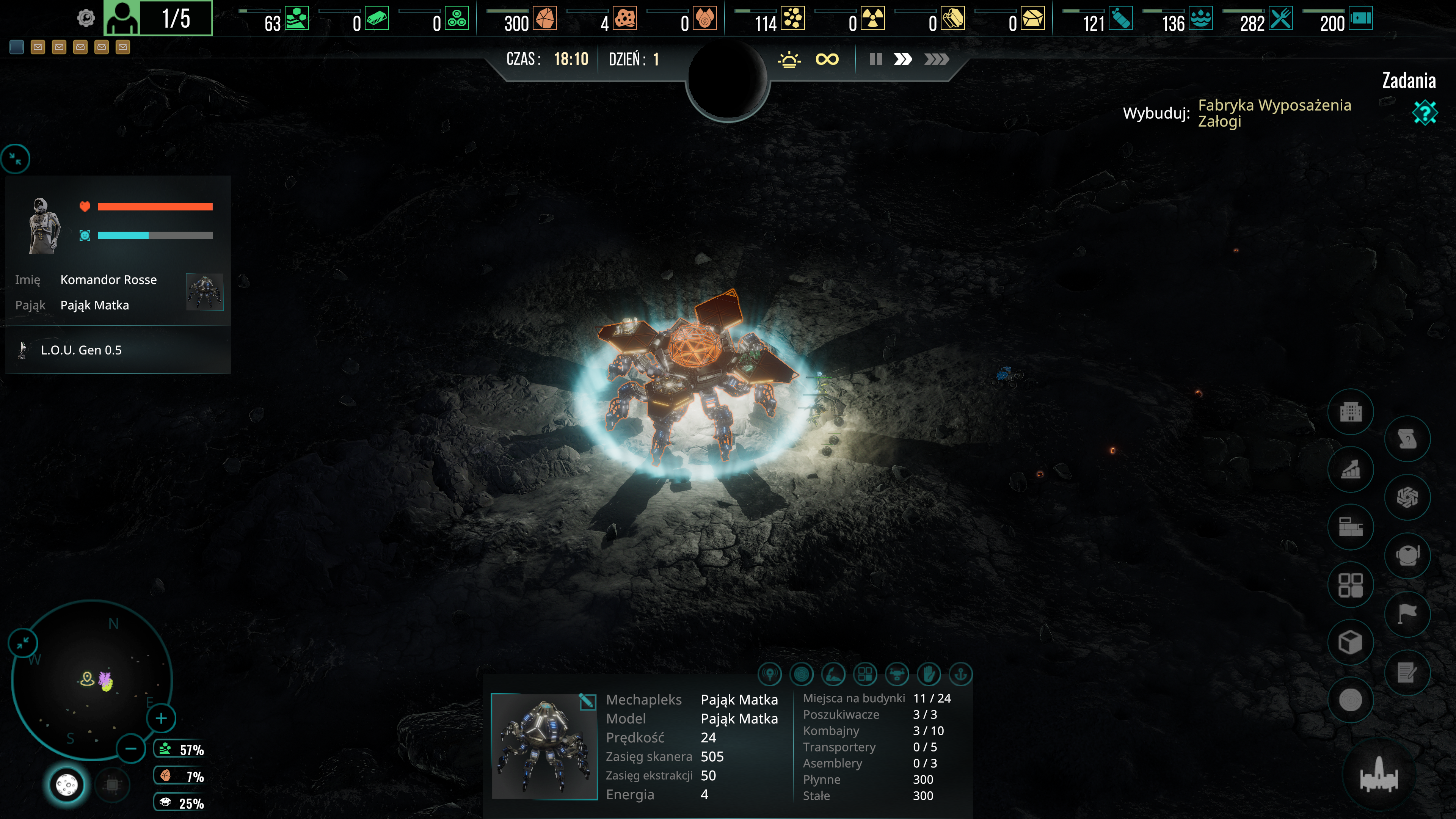1456x819 pixels.
Task: Open the quest help question-mark icon
Action: click(1425, 113)
